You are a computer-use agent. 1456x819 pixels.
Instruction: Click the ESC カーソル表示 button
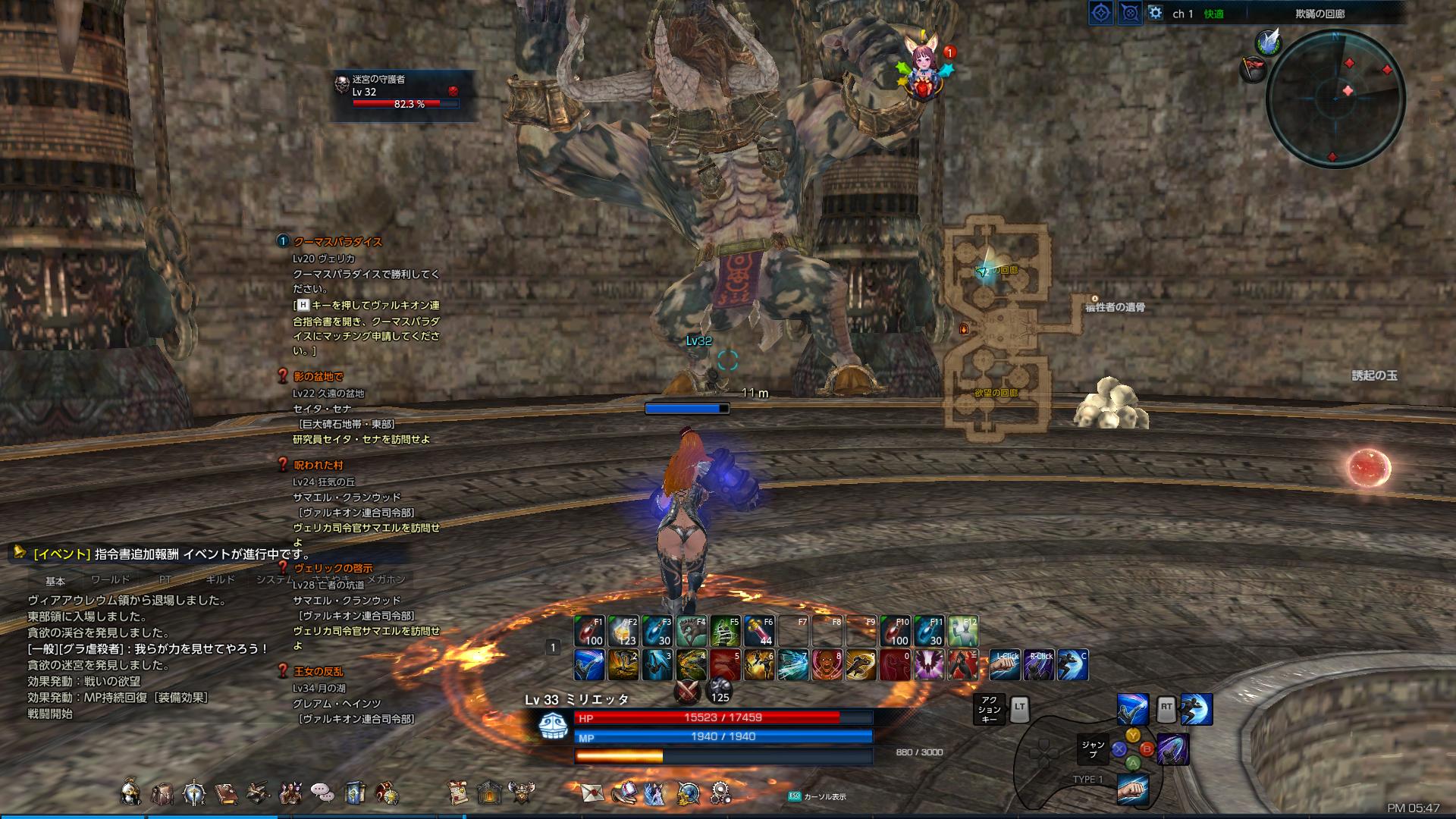(x=817, y=797)
